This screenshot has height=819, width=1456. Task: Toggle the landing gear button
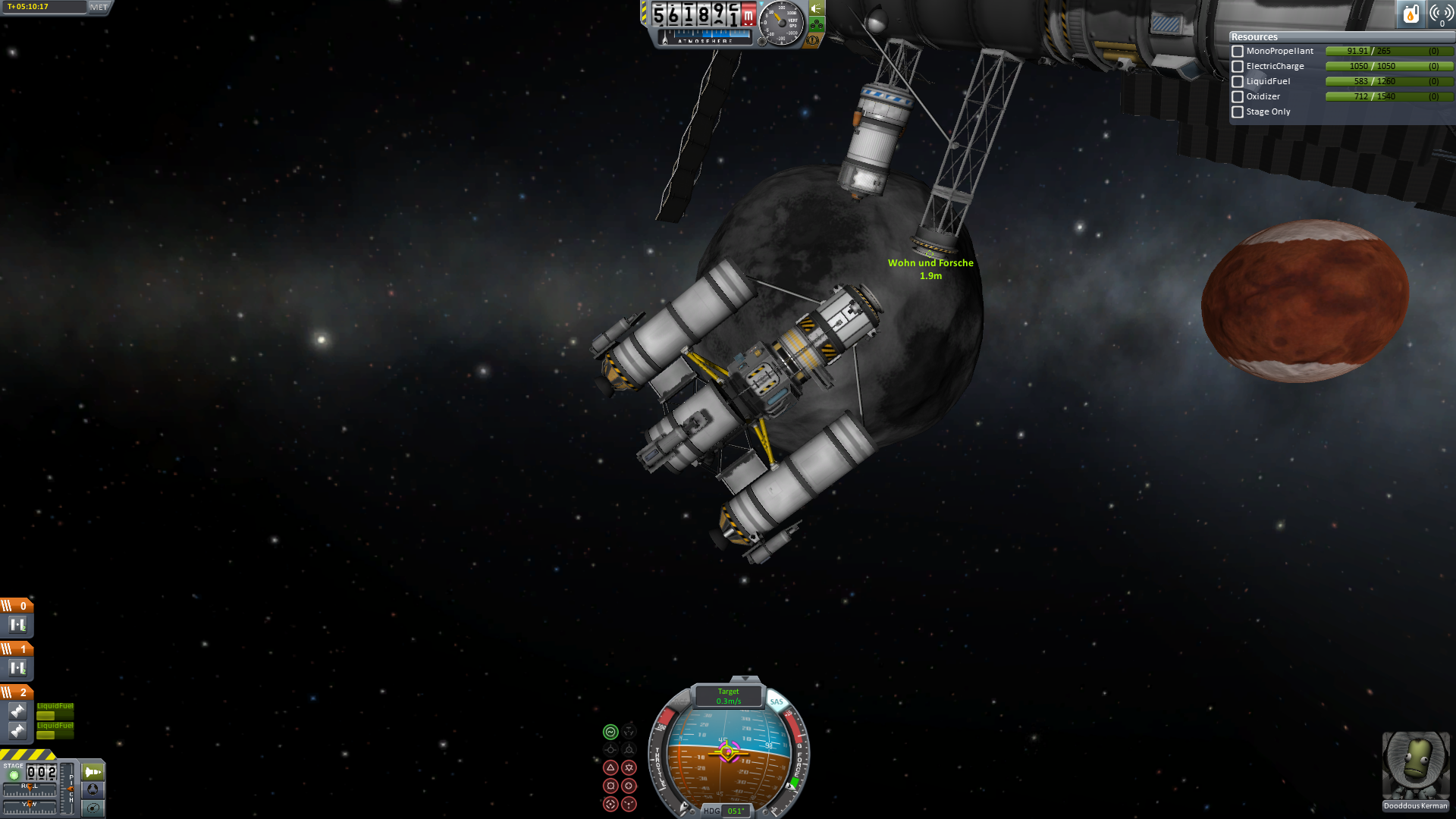coord(817,24)
